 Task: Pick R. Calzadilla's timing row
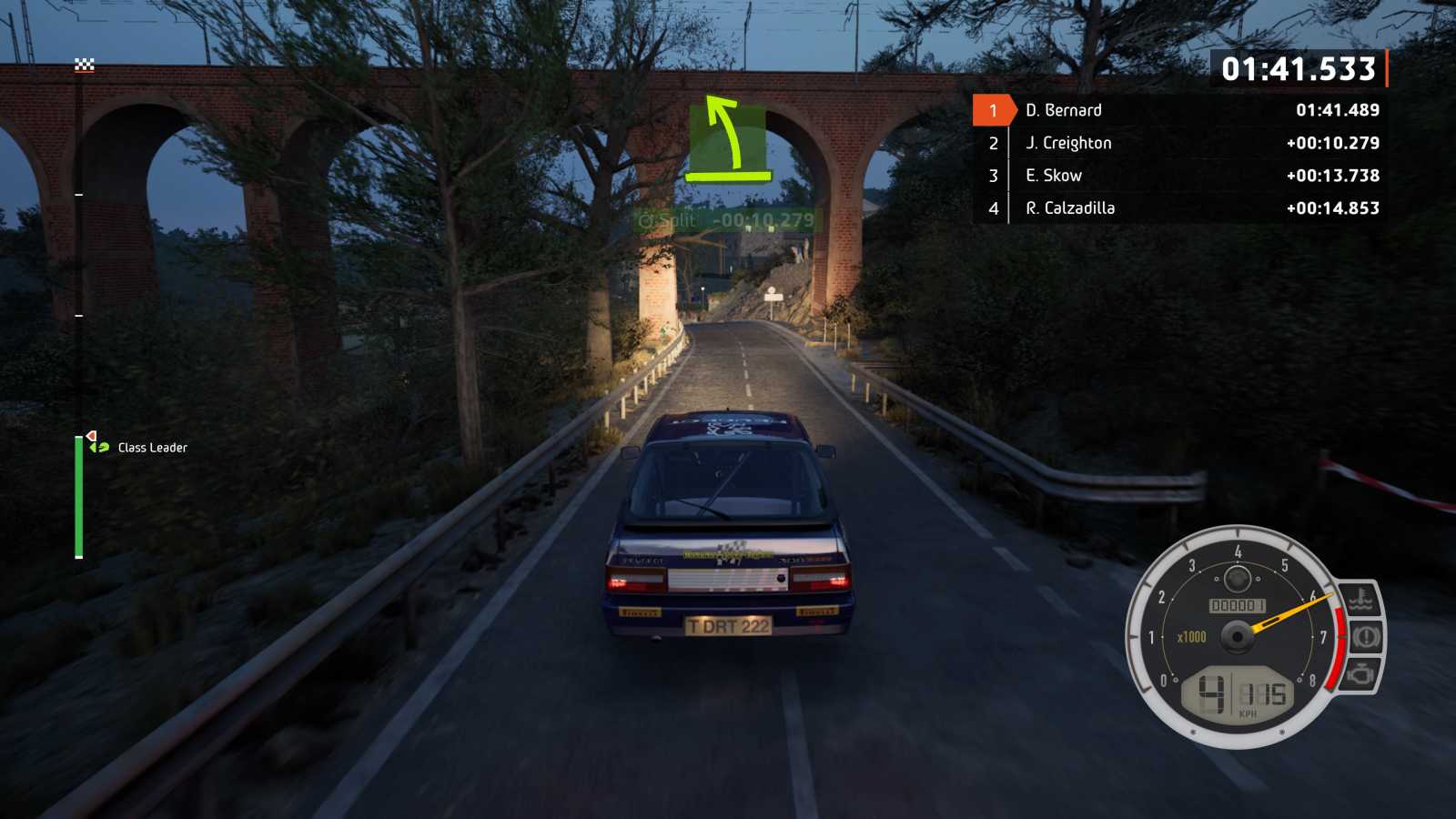click(x=1179, y=208)
